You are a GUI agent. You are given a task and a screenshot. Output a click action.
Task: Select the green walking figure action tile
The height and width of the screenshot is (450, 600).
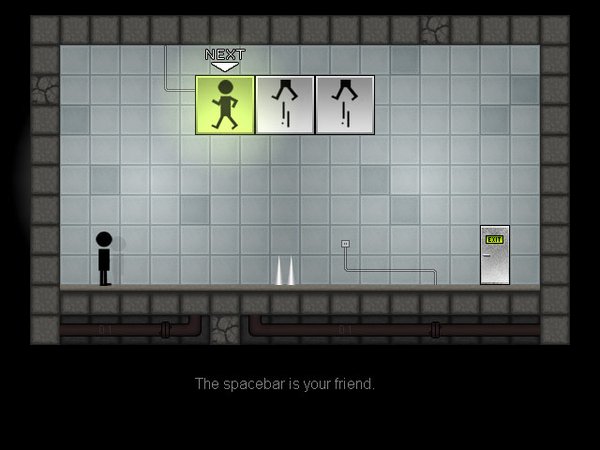225,104
